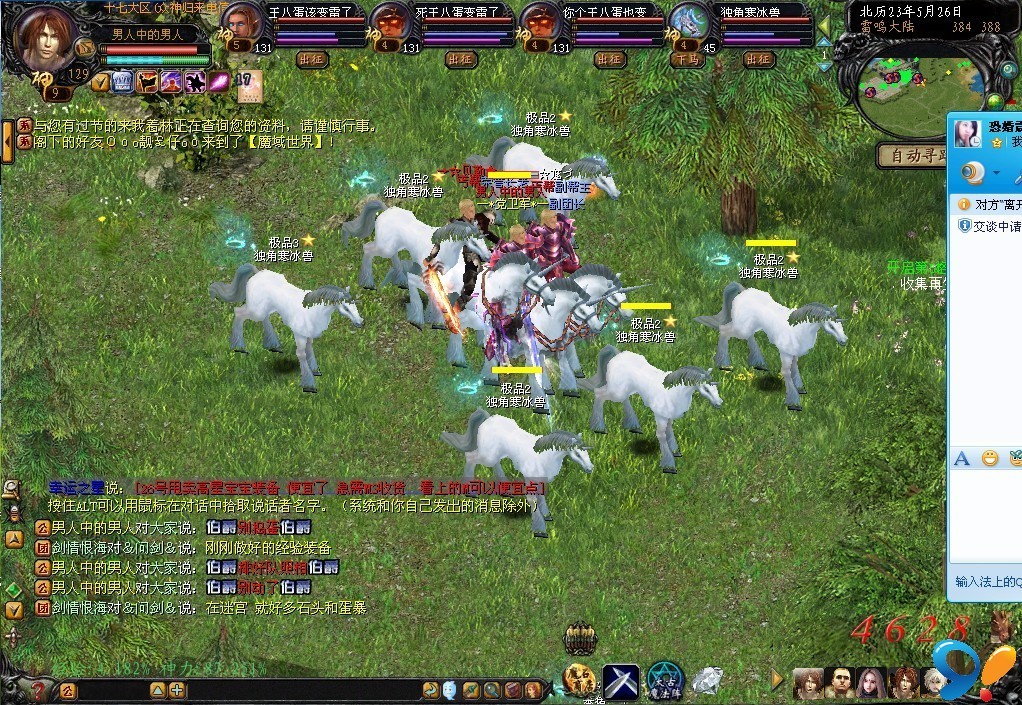Click the 自动寻路 auto-pathfinding button
This screenshot has width=1022, height=705.
click(908, 155)
